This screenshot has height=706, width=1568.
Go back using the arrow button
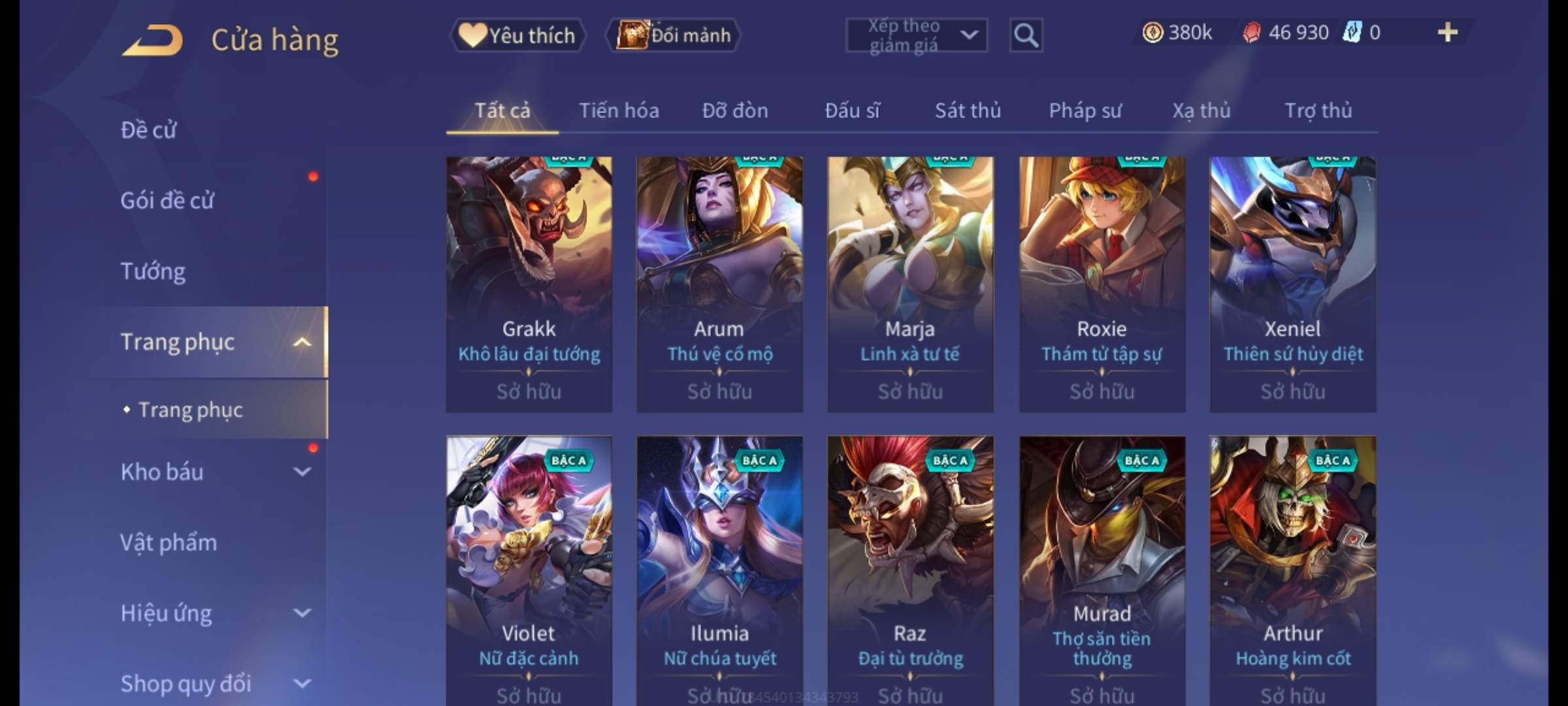coord(152,41)
